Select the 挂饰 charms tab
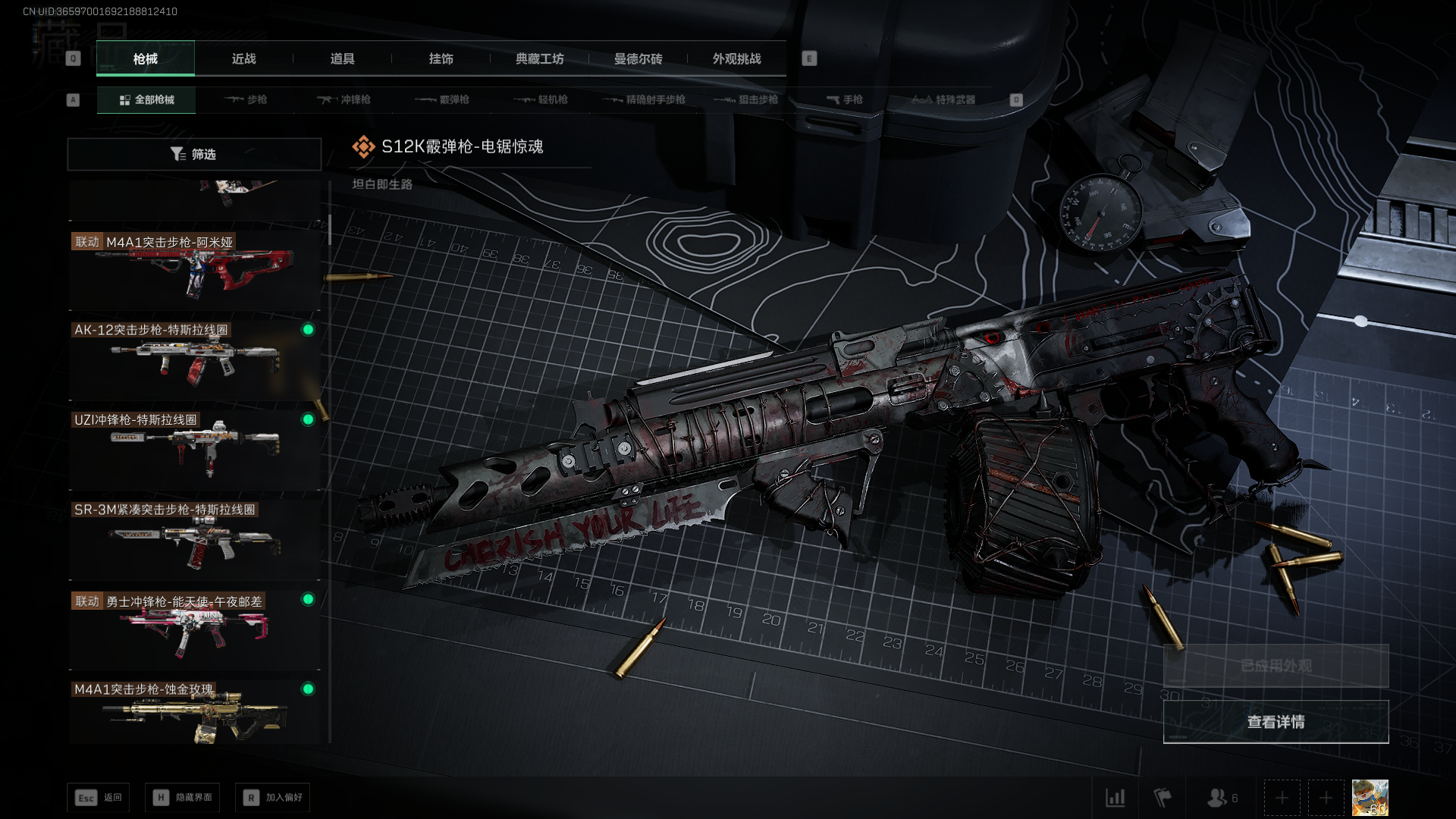The width and height of the screenshot is (1456, 819). click(x=441, y=58)
